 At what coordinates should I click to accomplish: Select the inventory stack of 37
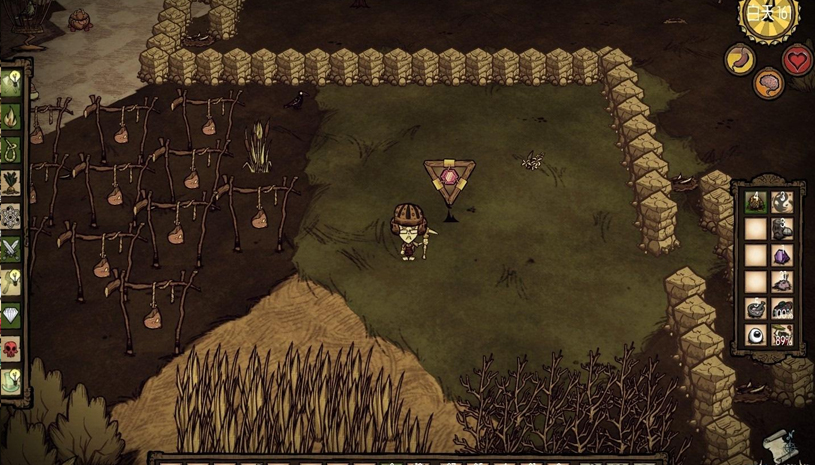point(782,282)
